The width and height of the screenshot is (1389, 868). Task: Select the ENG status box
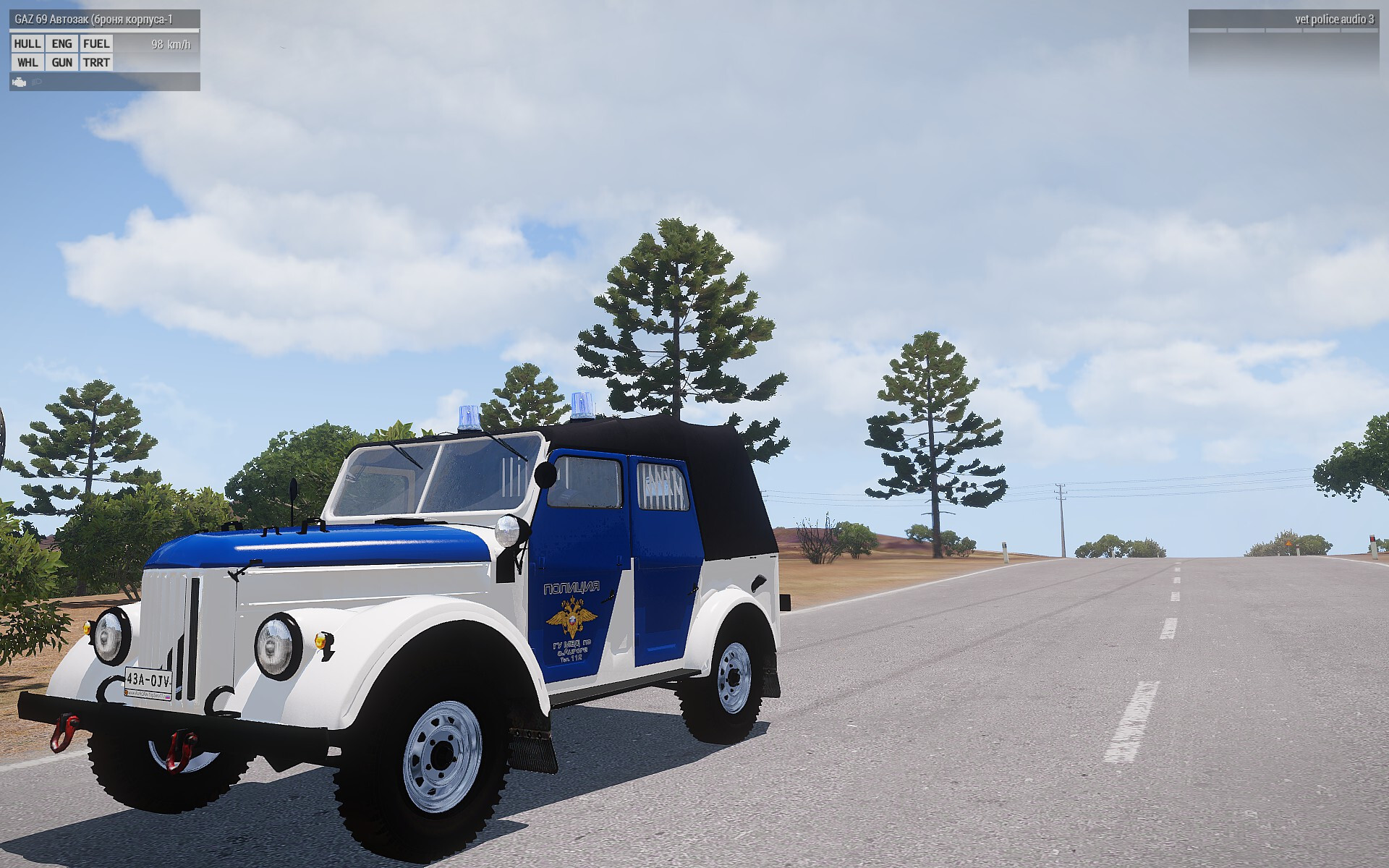point(62,44)
